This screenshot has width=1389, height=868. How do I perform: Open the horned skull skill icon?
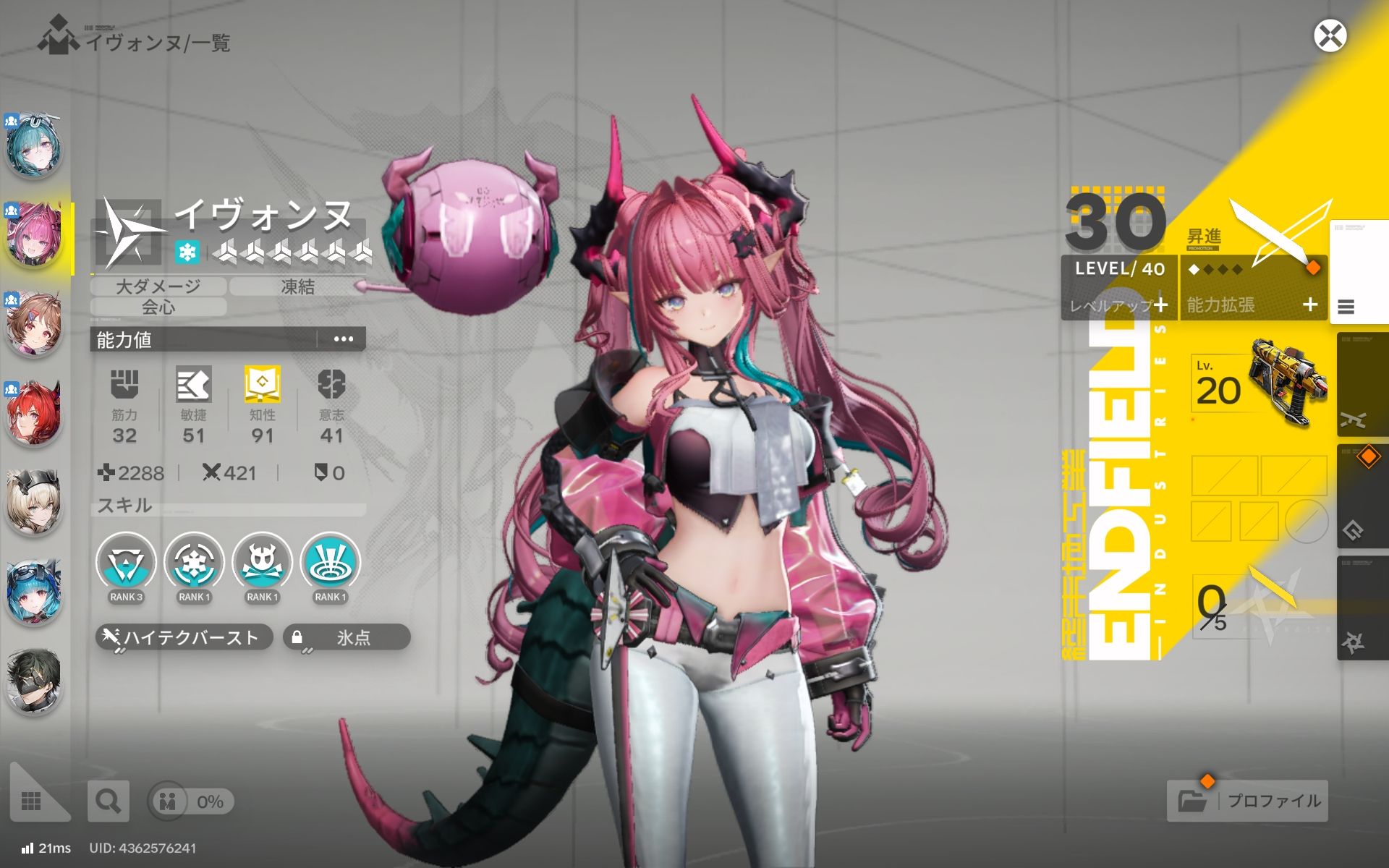(262, 564)
